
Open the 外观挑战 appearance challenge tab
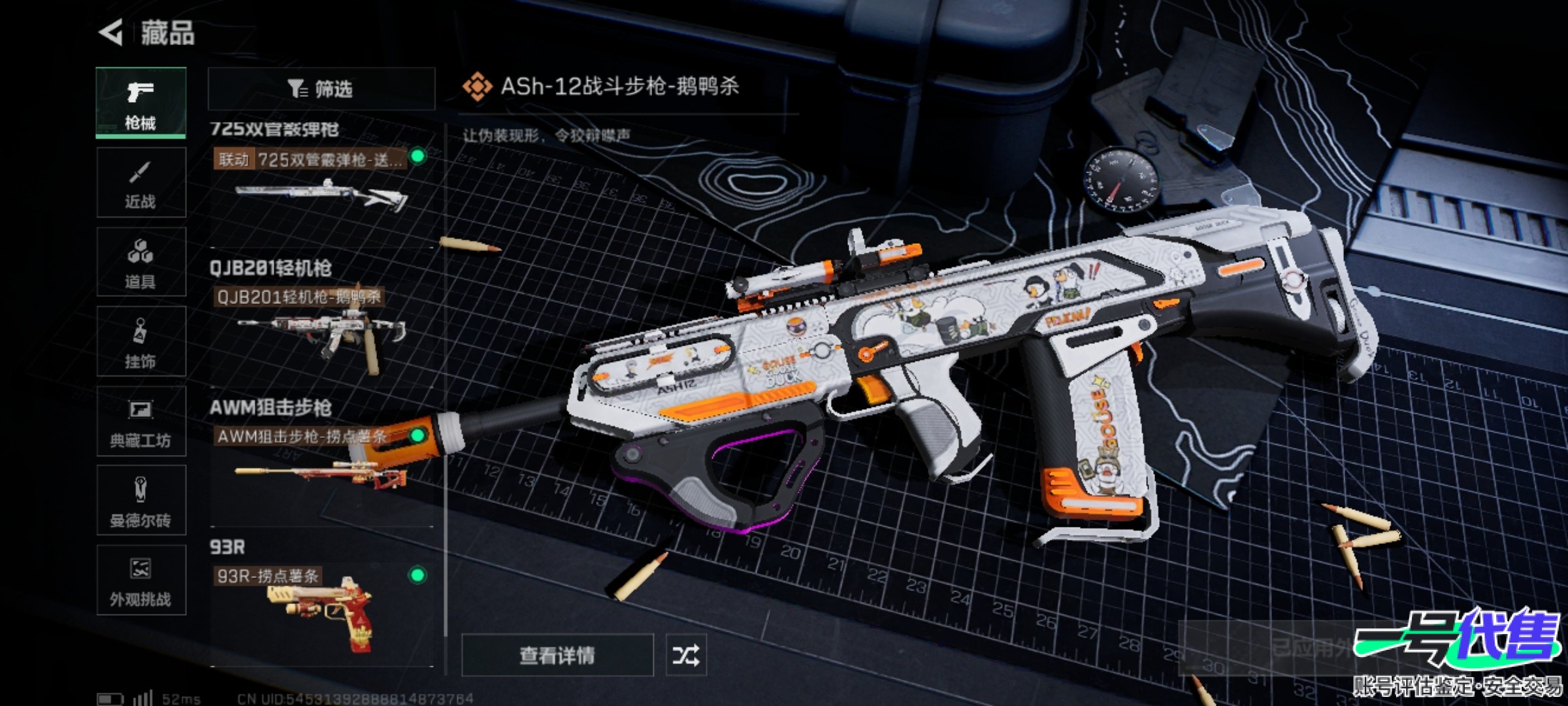(x=140, y=580)
